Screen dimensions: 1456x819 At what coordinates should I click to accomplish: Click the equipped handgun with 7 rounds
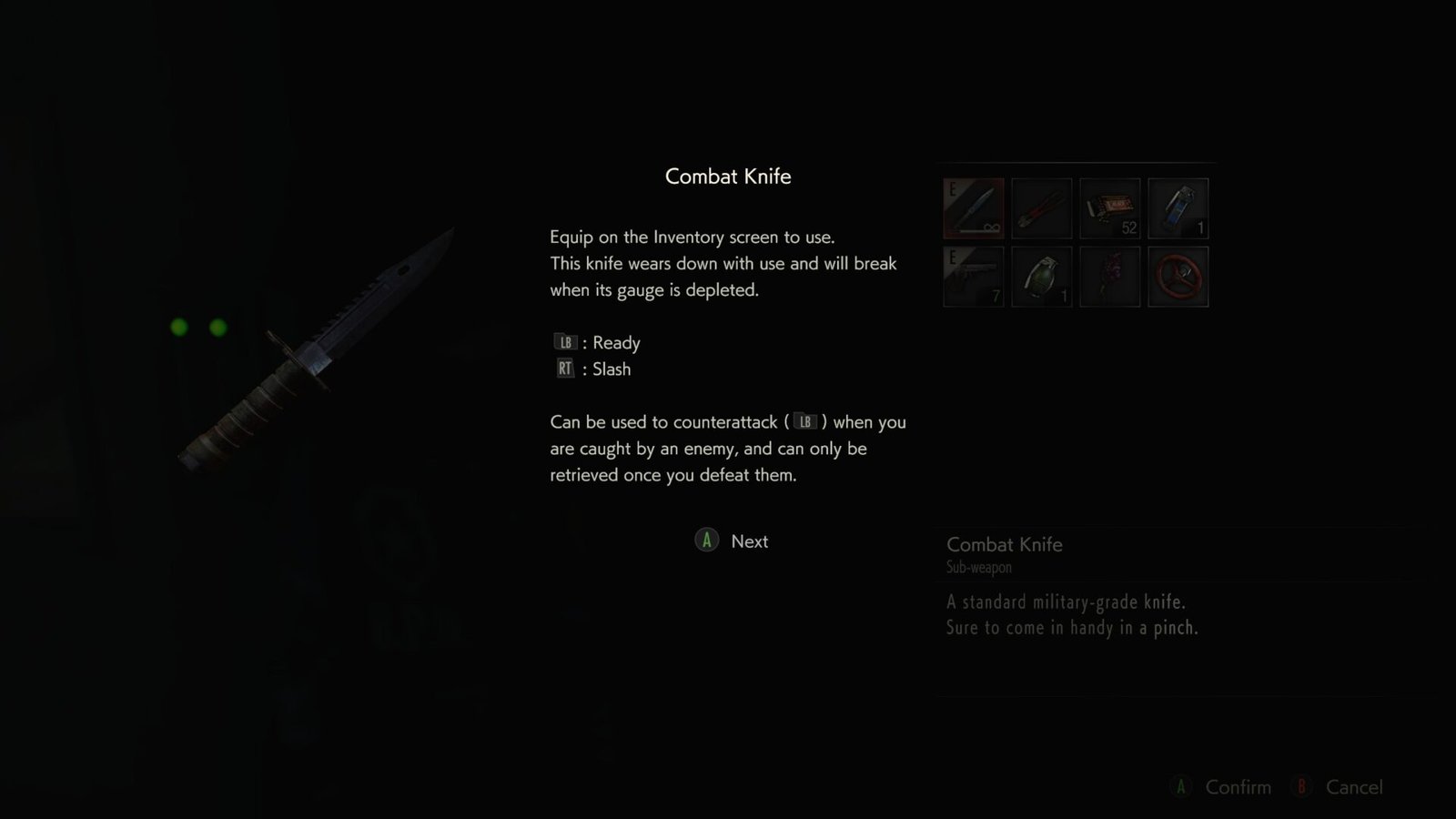(x=973, y=276)
